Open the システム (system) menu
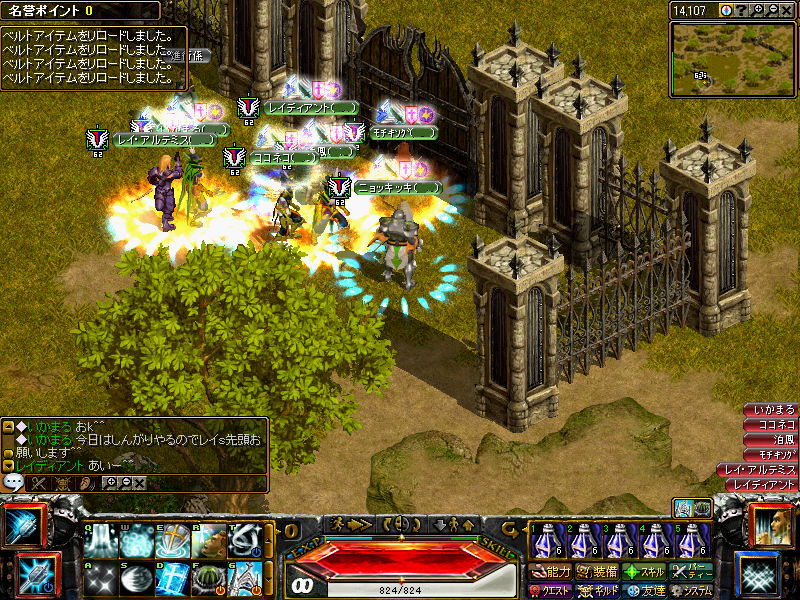 691,591
